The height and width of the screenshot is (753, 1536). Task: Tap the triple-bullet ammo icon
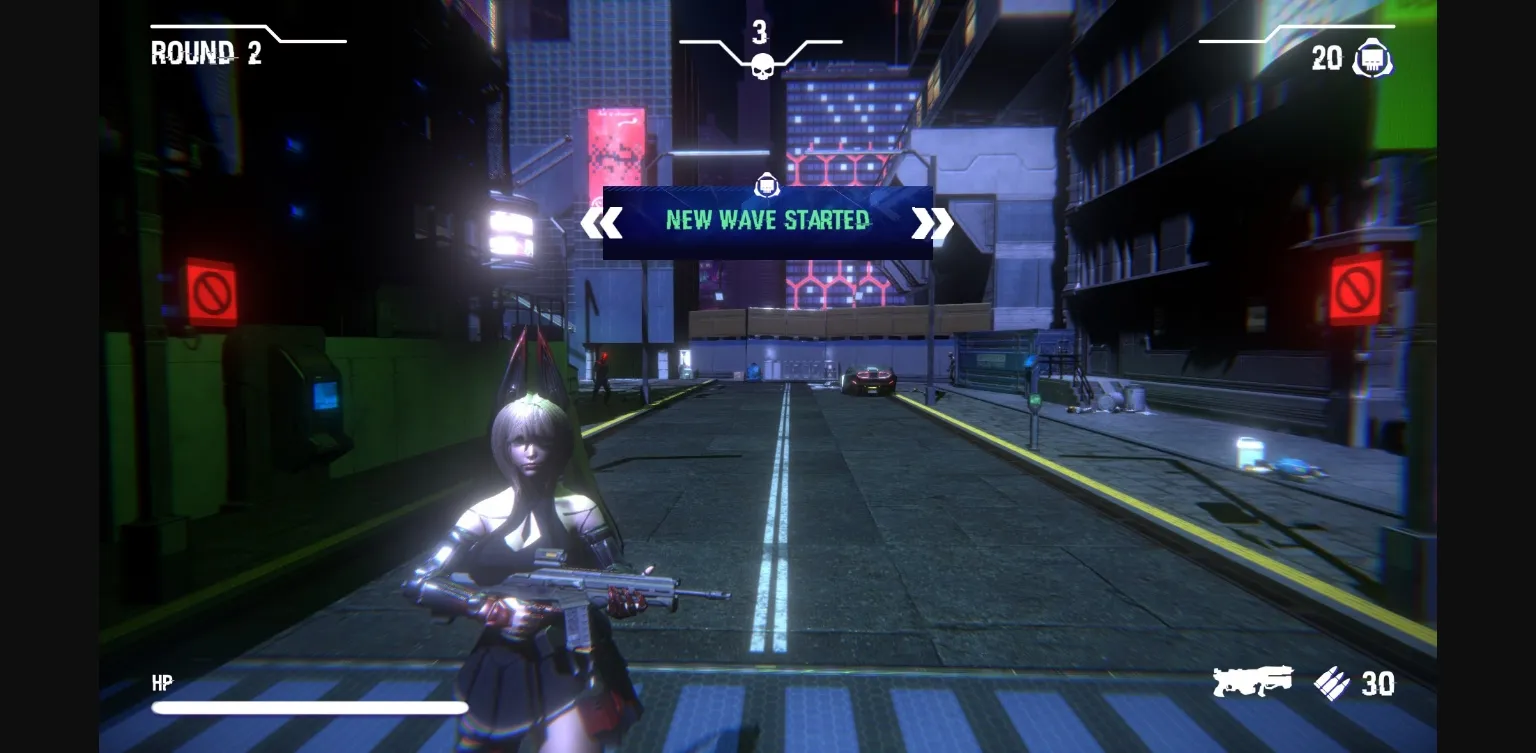(1333, 685)
